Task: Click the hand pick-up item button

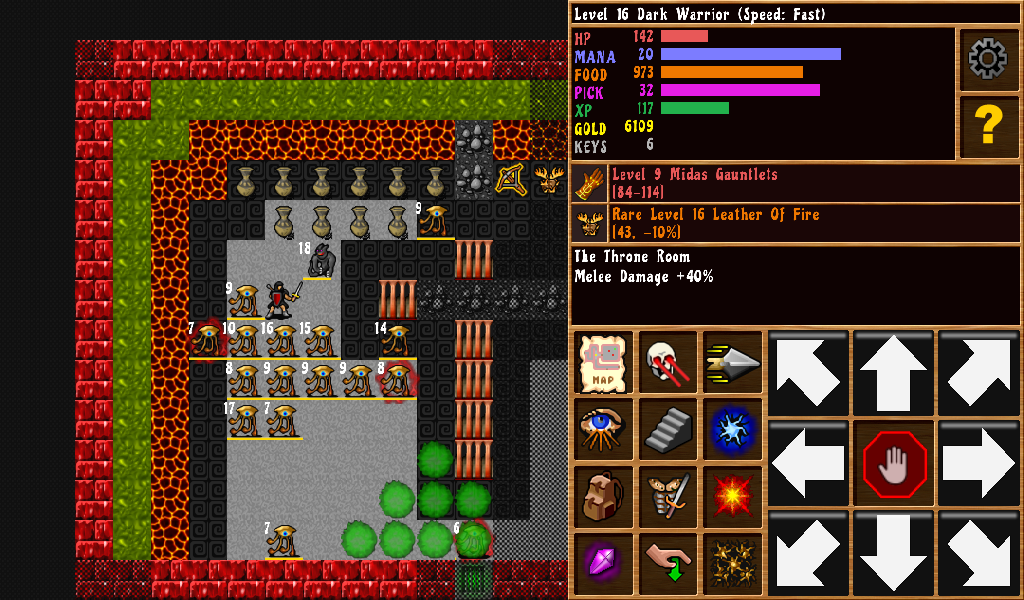Action: pos(668,562)
